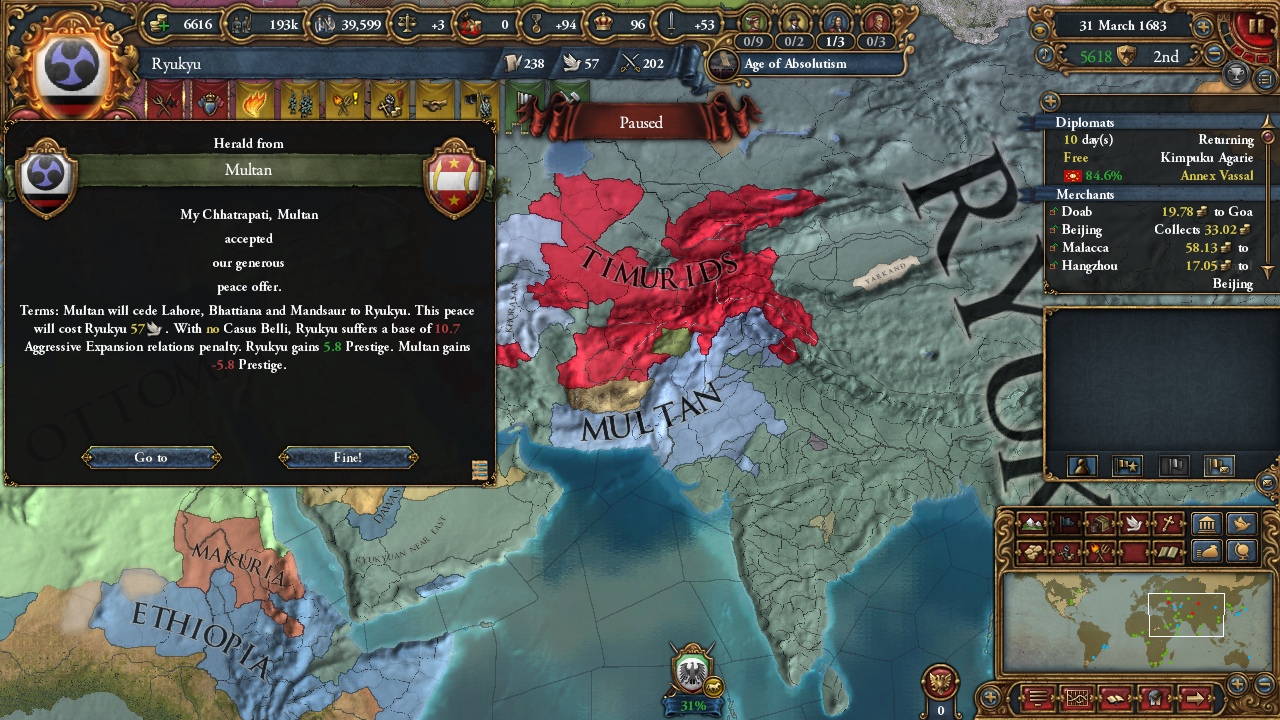Switch to the political mapmode
1280x720 pixels.
coord(1066,524)
